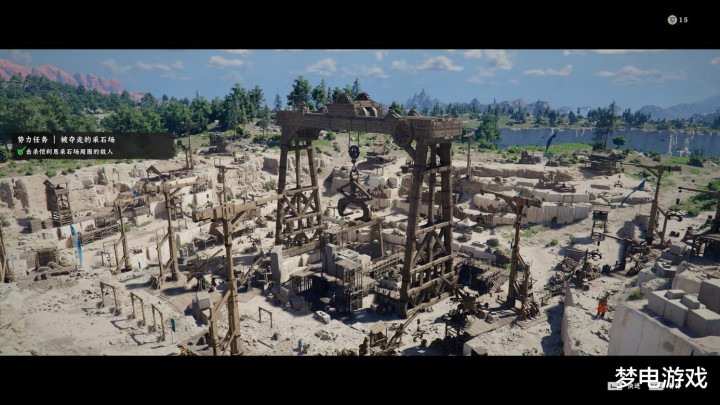Click the round emblem icon beside 15
This screenshot has width=720, height=405.
point(672,20)
